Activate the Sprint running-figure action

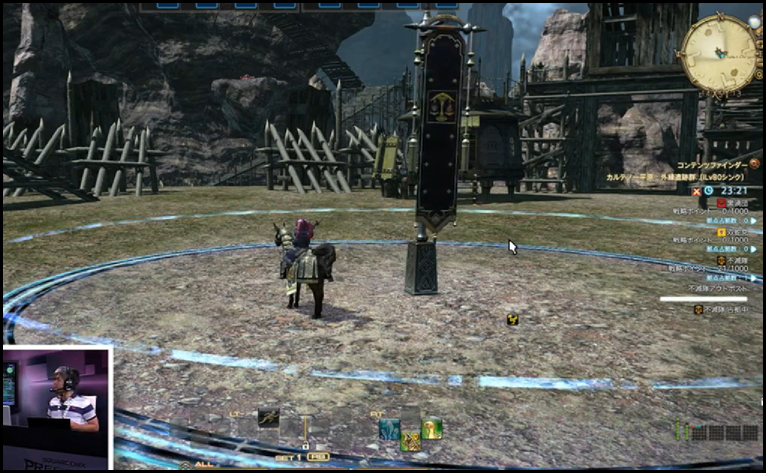(268, 416)
